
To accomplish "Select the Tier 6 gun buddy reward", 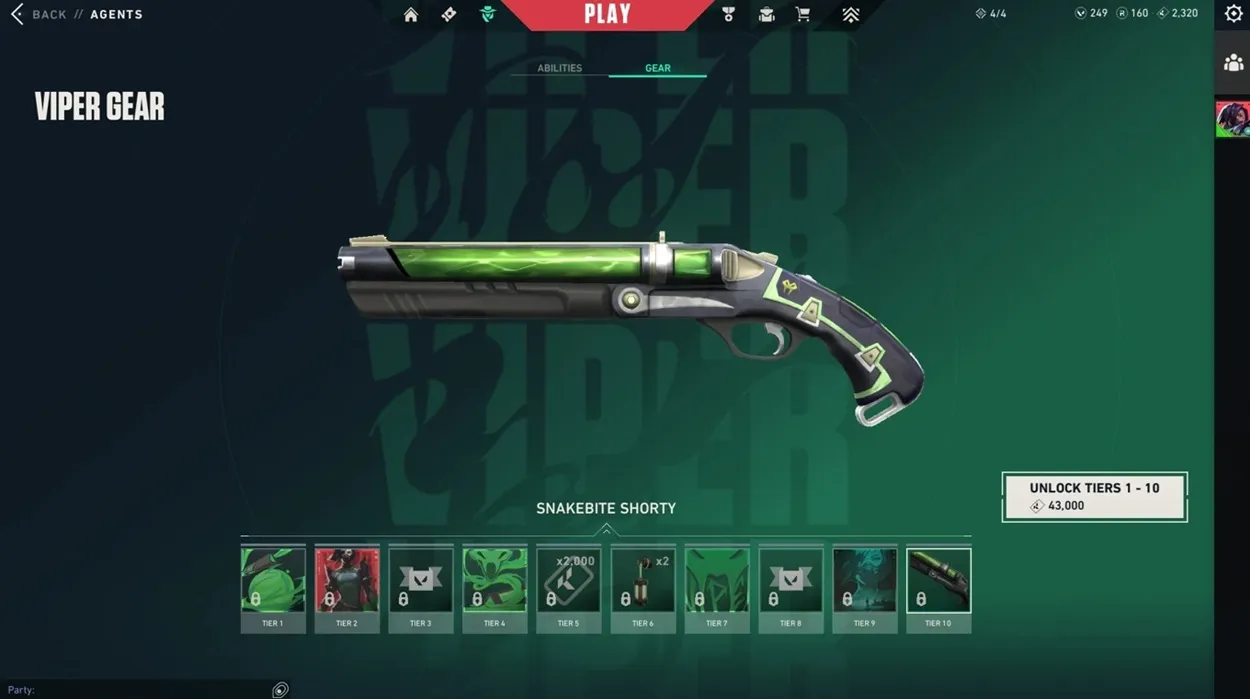I will tap(642, 589).
